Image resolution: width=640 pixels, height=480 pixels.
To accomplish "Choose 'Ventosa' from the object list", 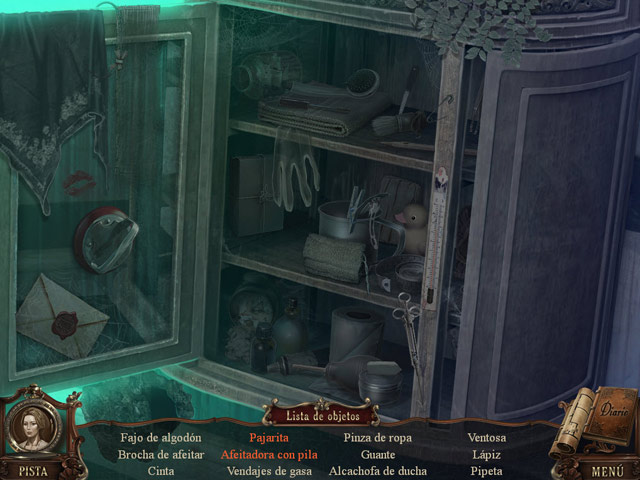I will pyautogui.click(x=487, y=437).
